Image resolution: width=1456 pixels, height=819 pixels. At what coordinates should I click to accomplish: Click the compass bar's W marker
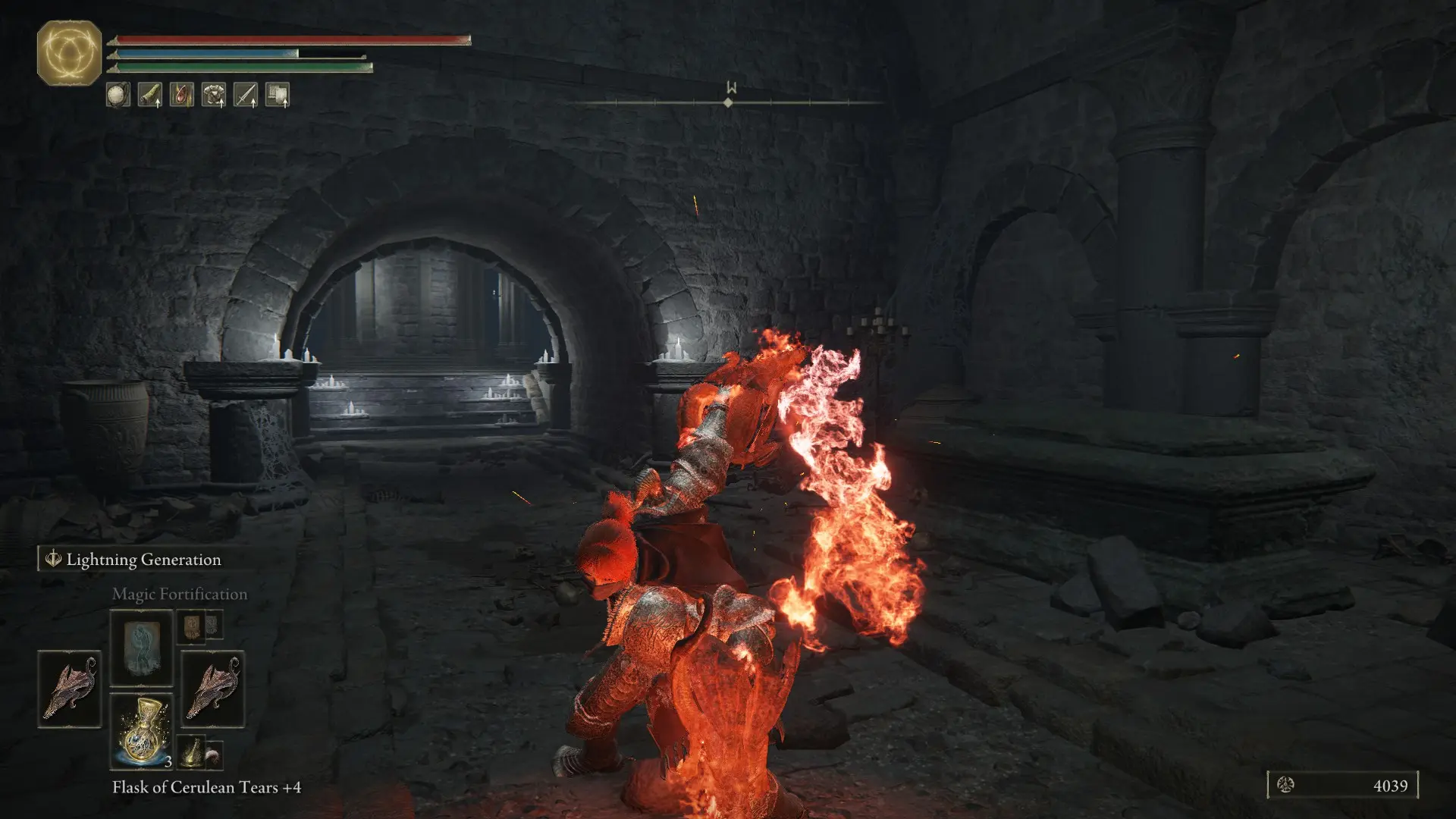[731, 88]
